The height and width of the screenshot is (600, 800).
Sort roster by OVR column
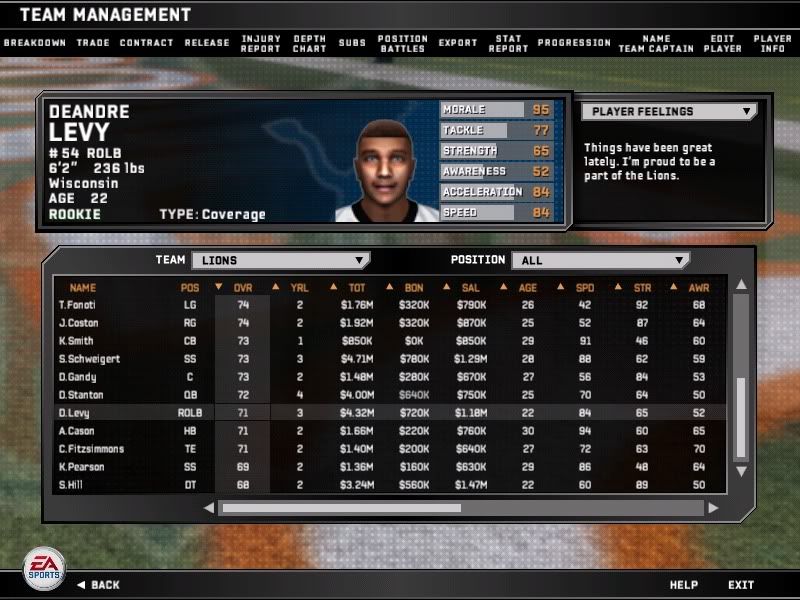[243, 287]
